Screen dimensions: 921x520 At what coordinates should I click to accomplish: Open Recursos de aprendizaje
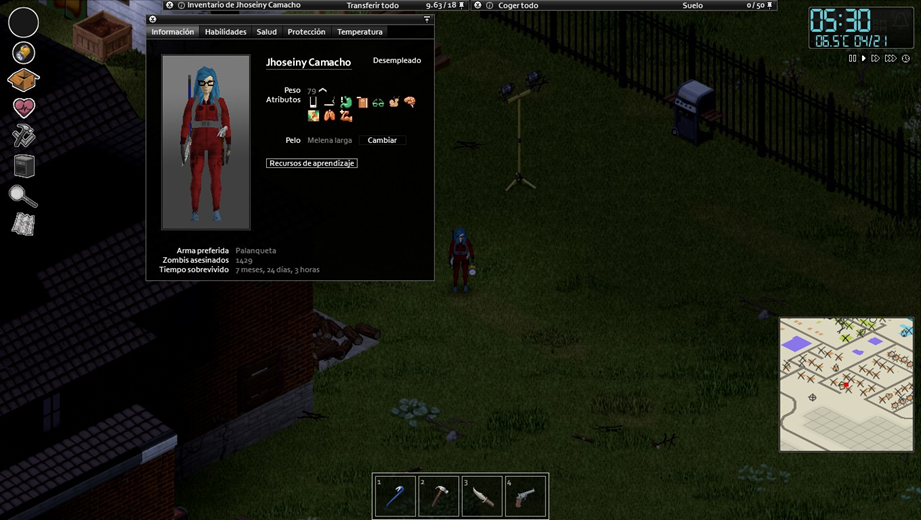[312, 163]
